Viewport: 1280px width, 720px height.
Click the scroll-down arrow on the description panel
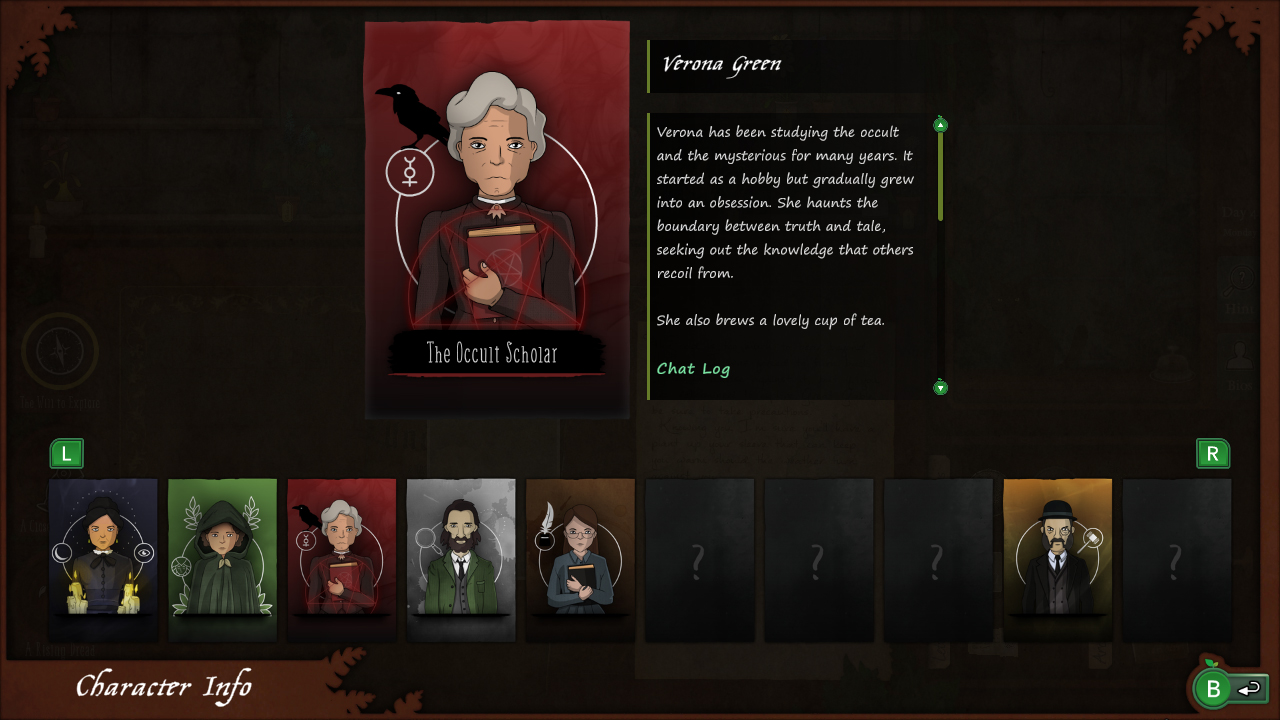(939, 387)
